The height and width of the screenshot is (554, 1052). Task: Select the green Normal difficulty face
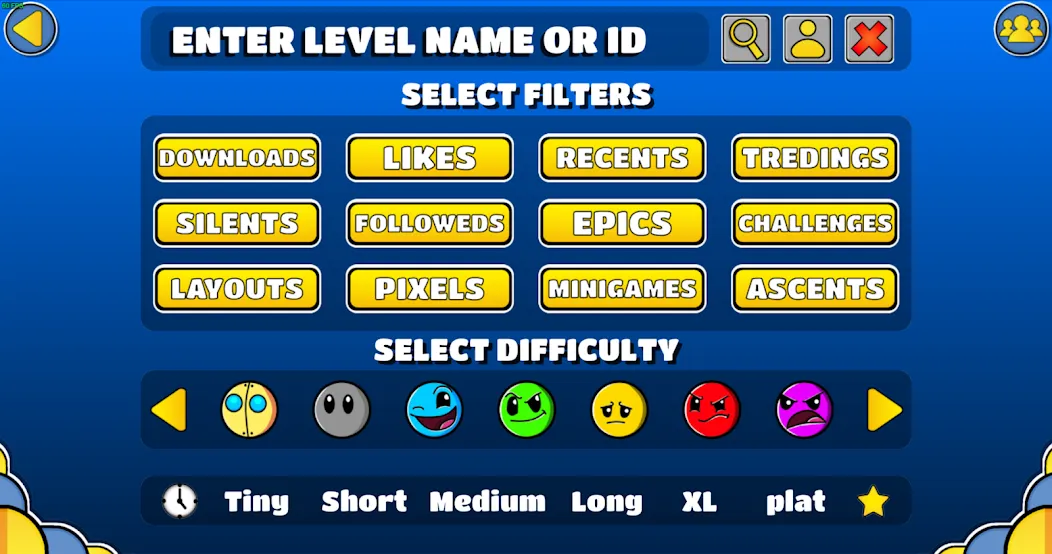tap(527, 410)
